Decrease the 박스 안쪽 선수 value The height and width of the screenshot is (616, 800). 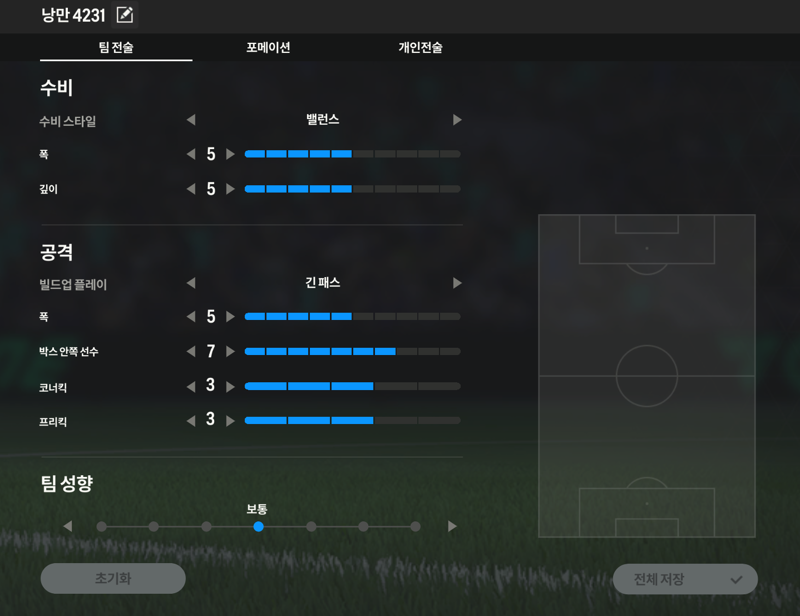tap(191, 352)
